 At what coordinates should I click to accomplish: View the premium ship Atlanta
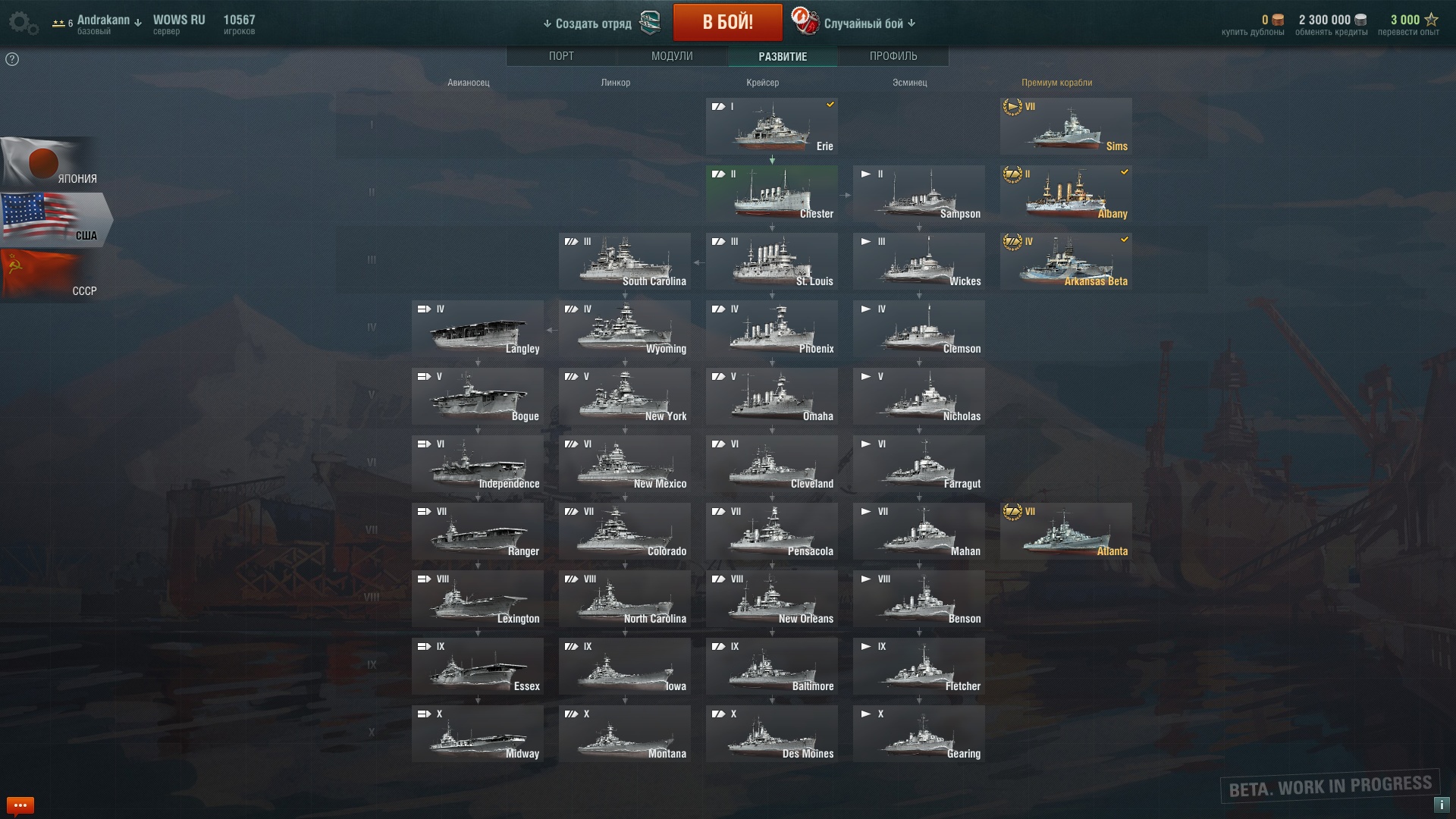coord(1065,532)
